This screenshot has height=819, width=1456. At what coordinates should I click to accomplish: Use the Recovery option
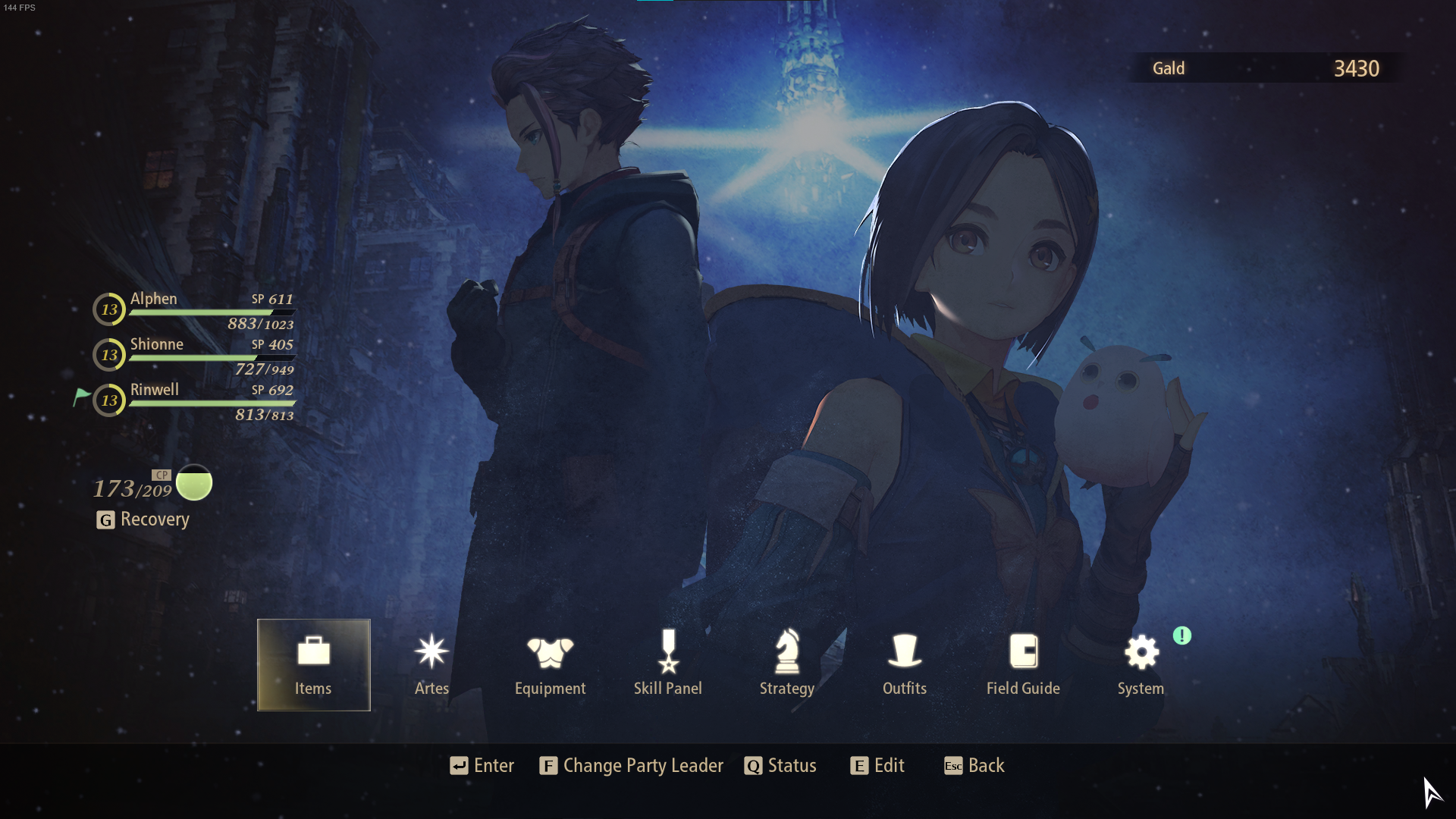(x=144, y=519)
